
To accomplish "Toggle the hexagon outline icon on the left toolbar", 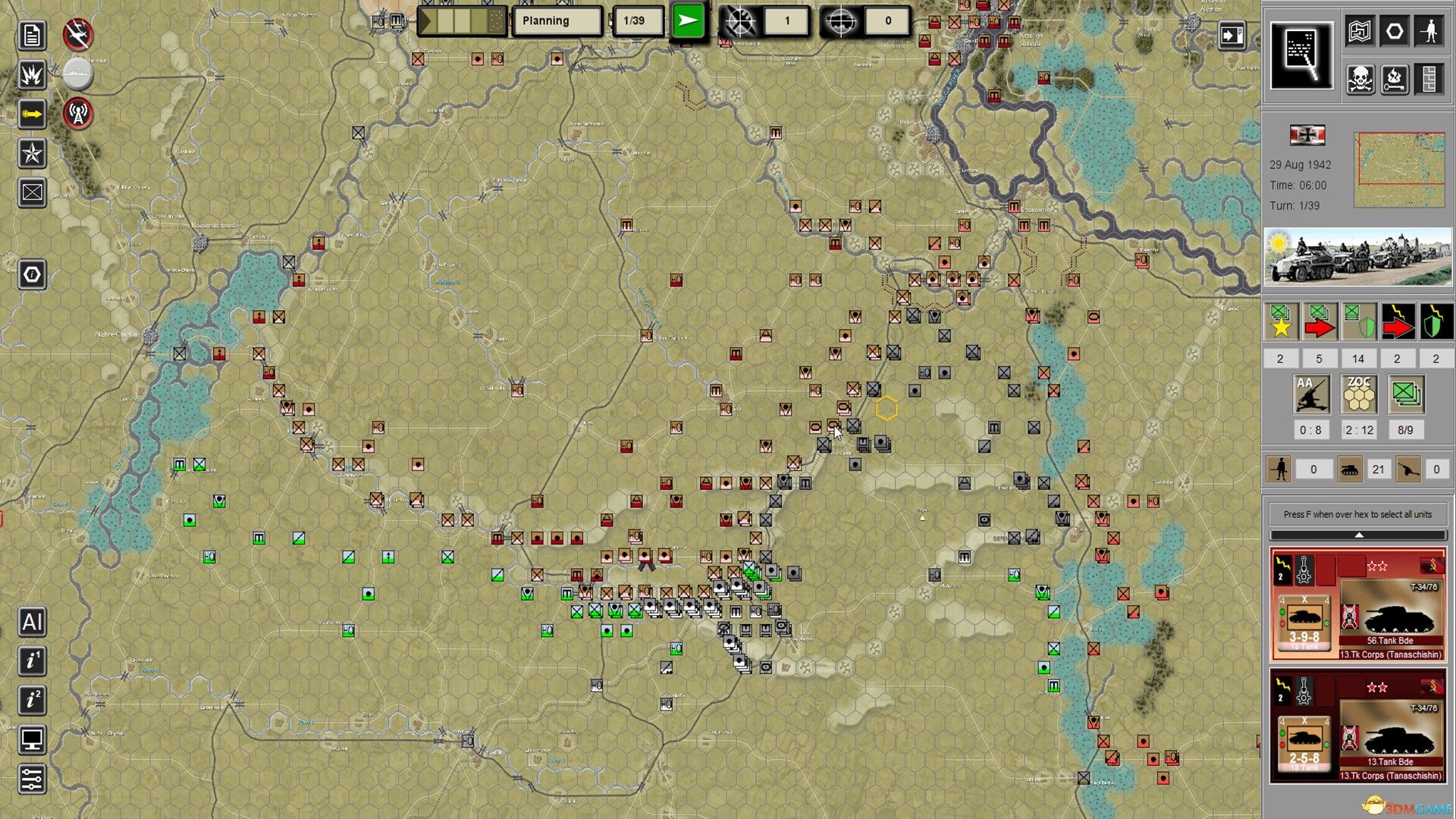I will click(x=31, y=275).
